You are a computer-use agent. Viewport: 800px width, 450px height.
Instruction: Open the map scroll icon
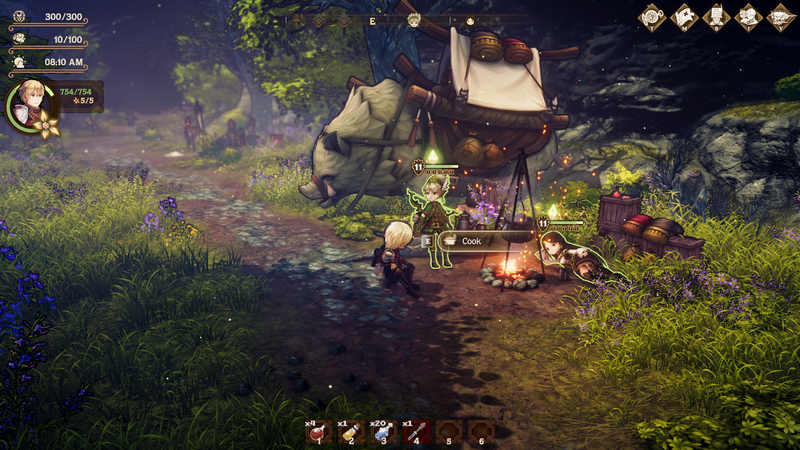pyautogui.click(x=684, y=17)
